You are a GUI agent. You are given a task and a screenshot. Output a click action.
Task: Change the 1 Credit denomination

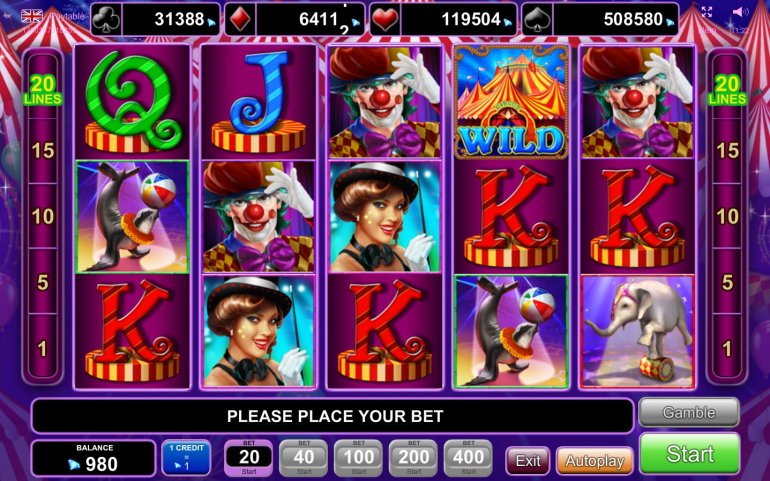coord(186,458)
